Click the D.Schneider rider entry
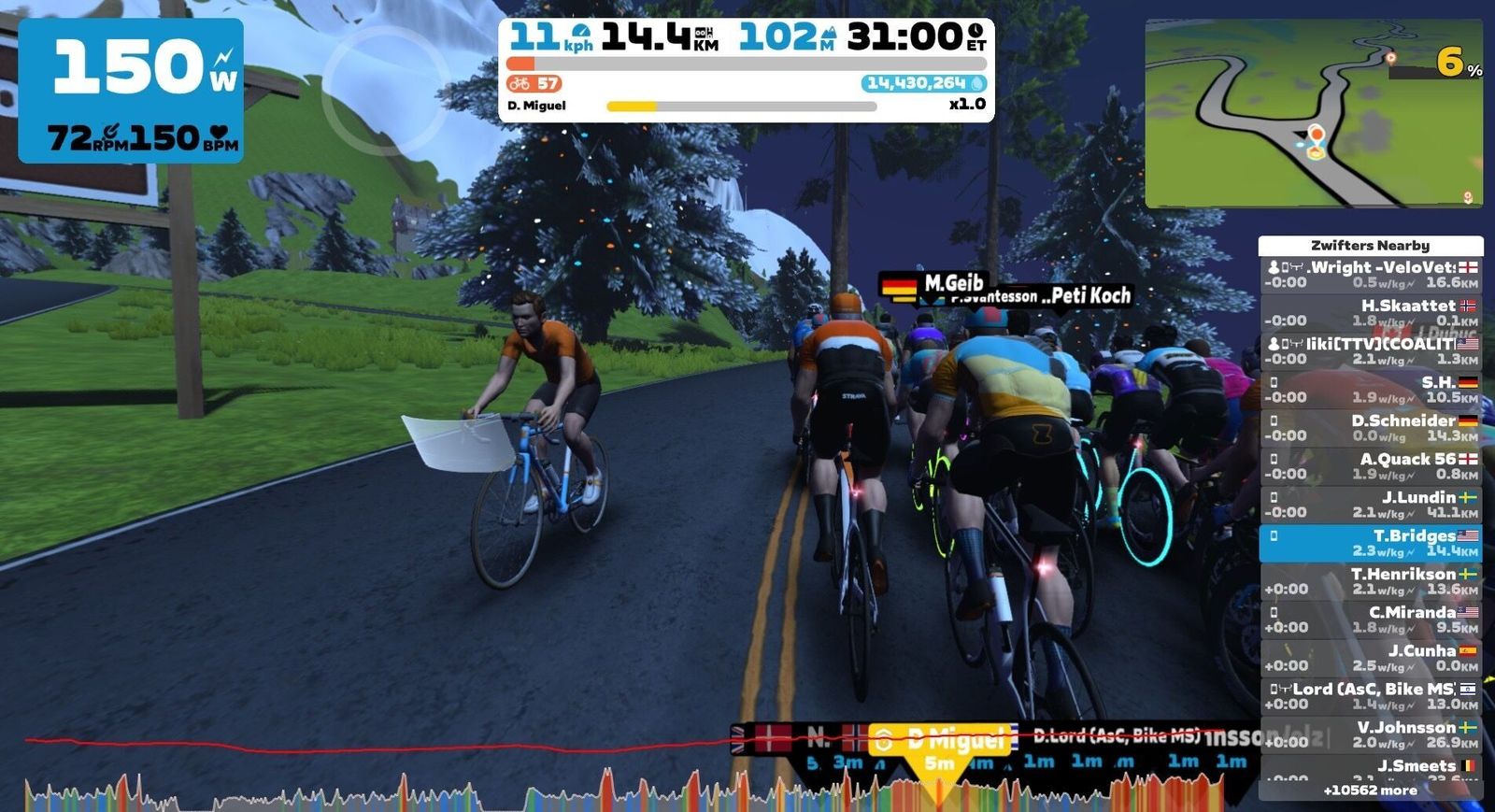This screenshot has height=812, width=1495. click(1370, 428)
